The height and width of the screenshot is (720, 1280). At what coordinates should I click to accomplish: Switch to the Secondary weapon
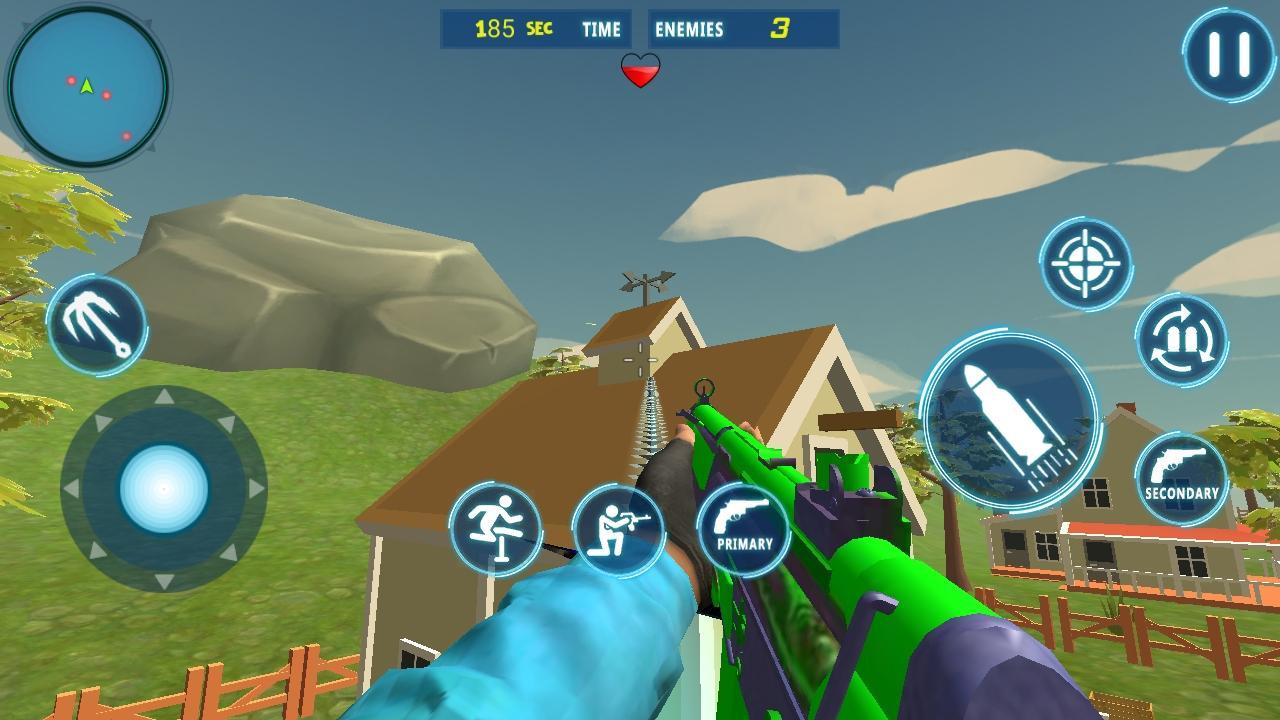coord(1181,479)
